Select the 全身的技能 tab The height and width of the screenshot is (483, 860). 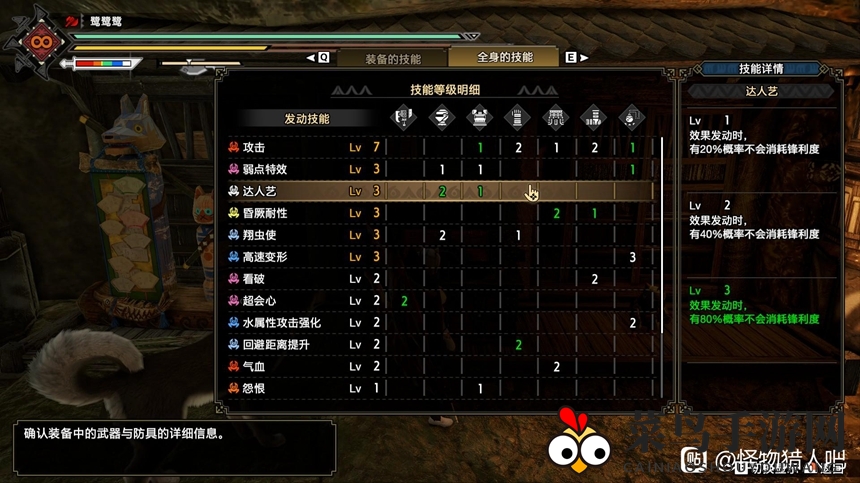tap(504, 58)
